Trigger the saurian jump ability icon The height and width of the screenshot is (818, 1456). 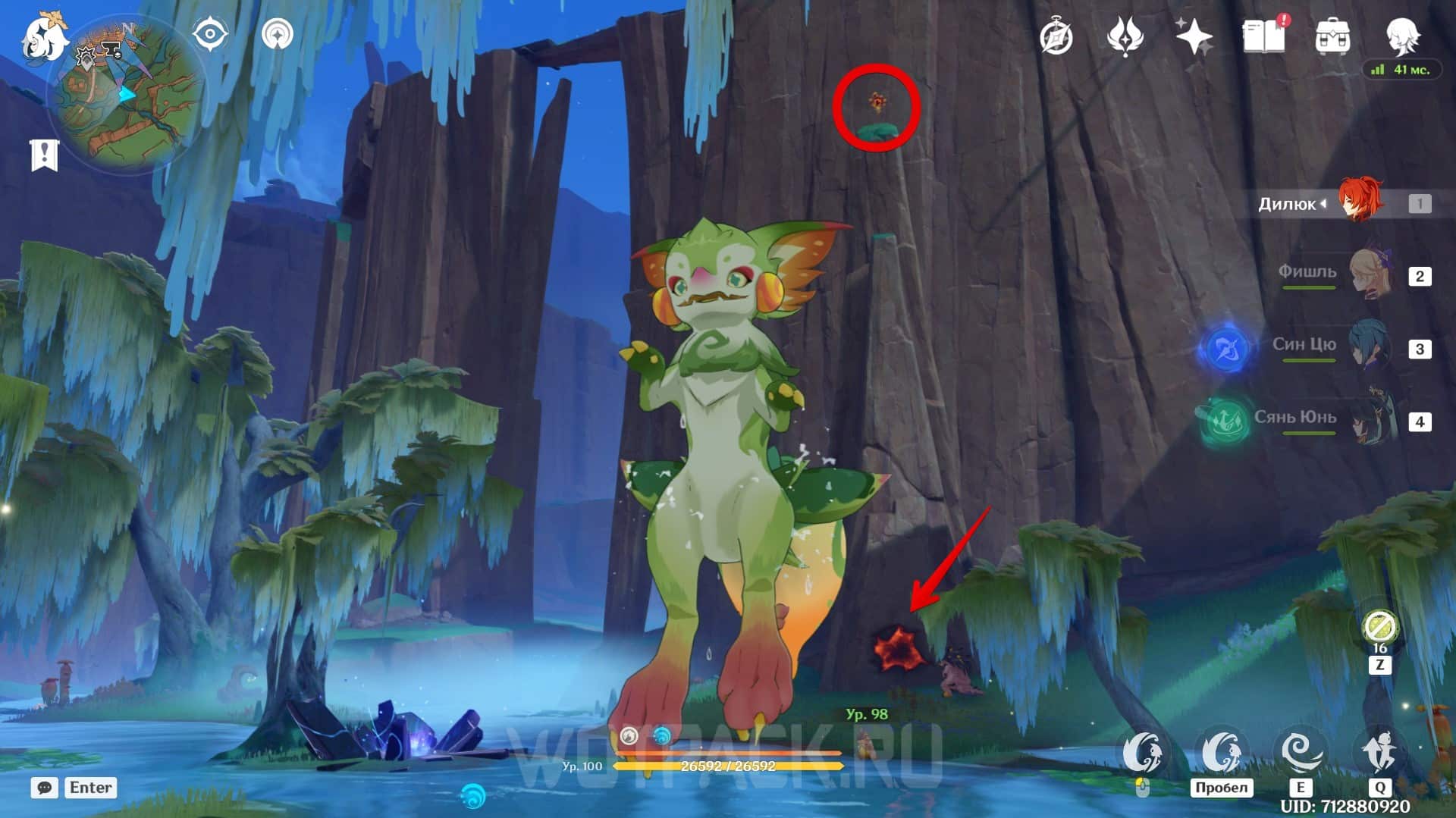pyautogui.click(x=1221, y=753)
